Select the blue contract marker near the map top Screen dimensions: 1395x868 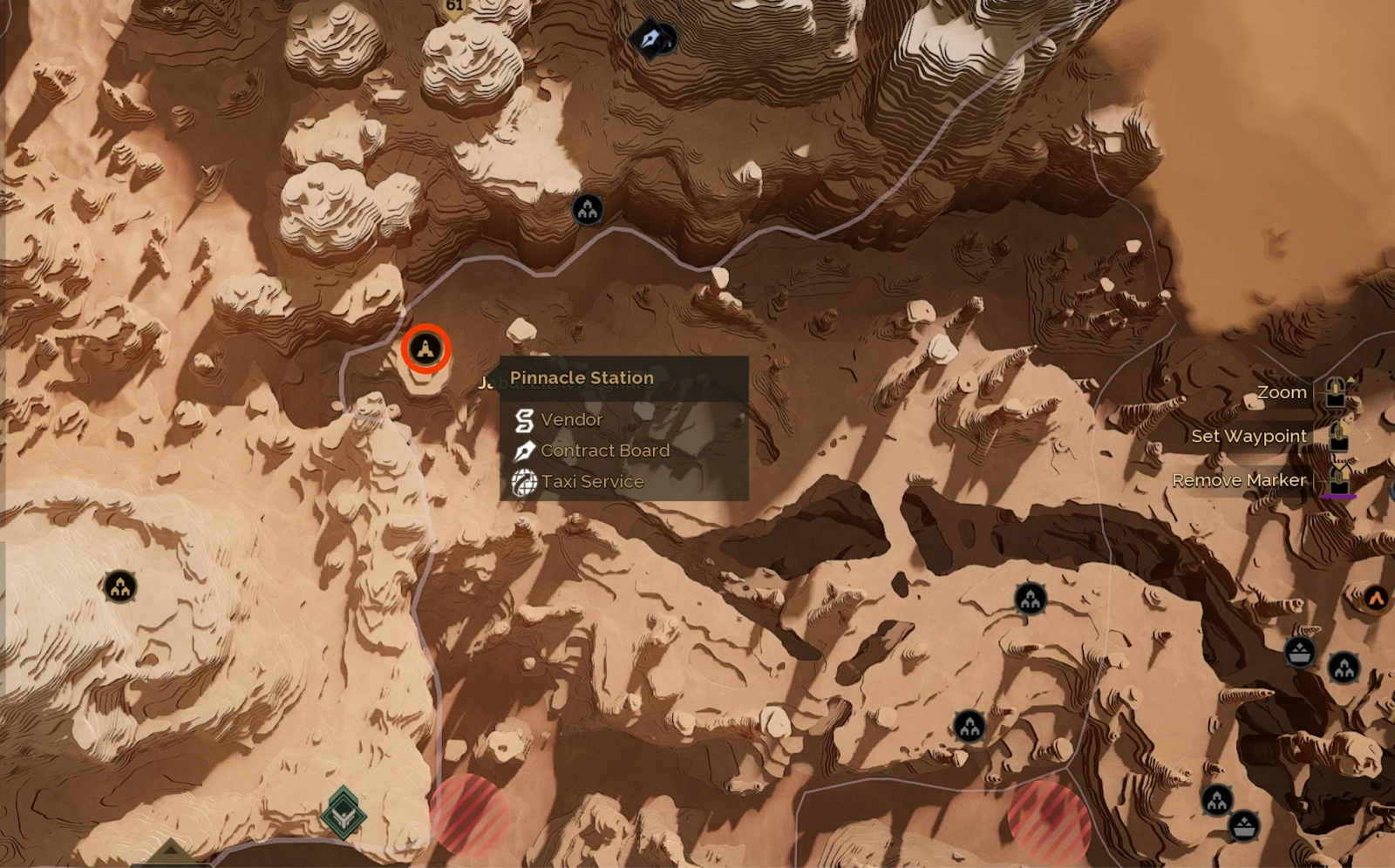click(652, 38)
